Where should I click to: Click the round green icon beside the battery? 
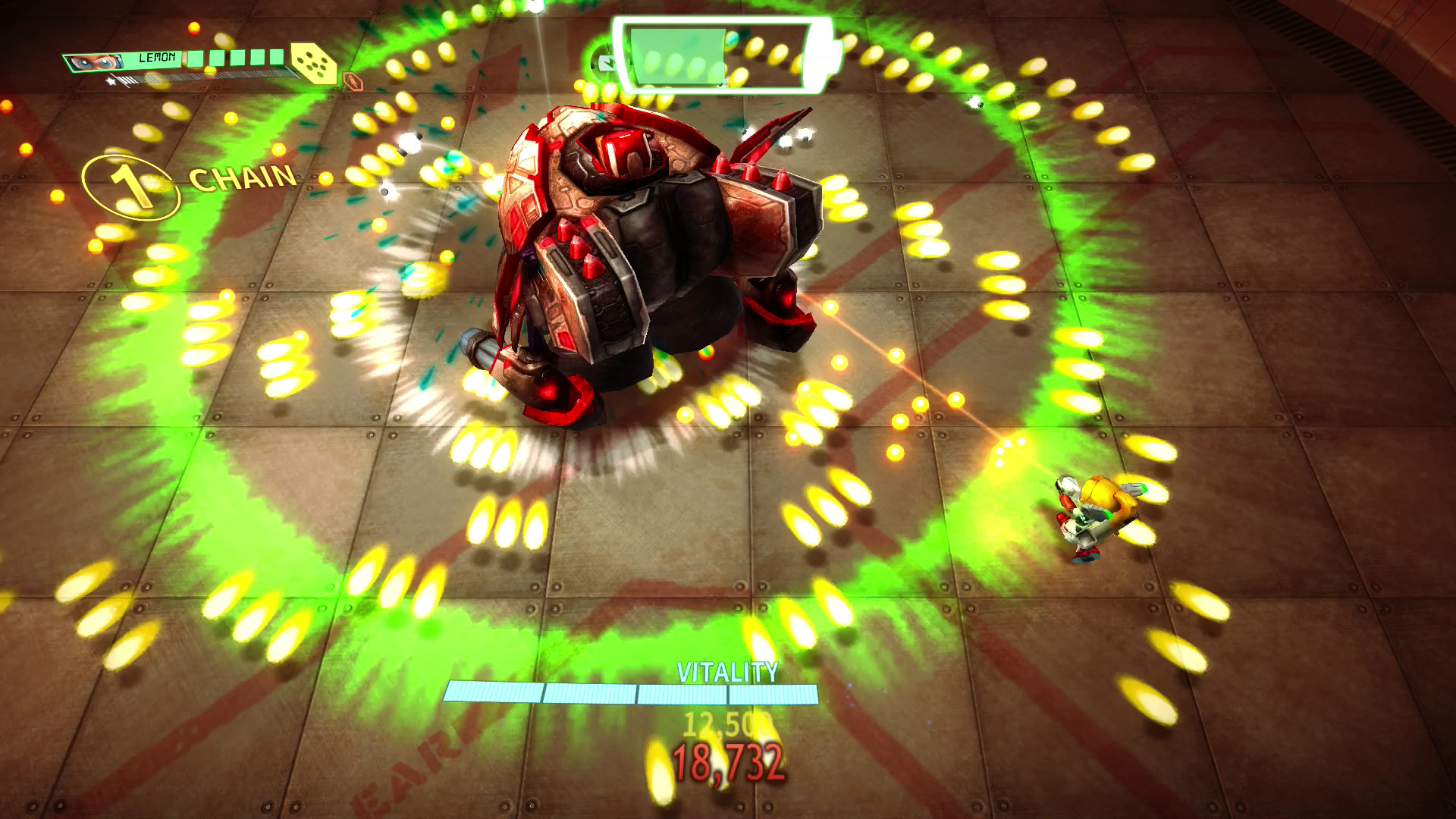[606, 62]
